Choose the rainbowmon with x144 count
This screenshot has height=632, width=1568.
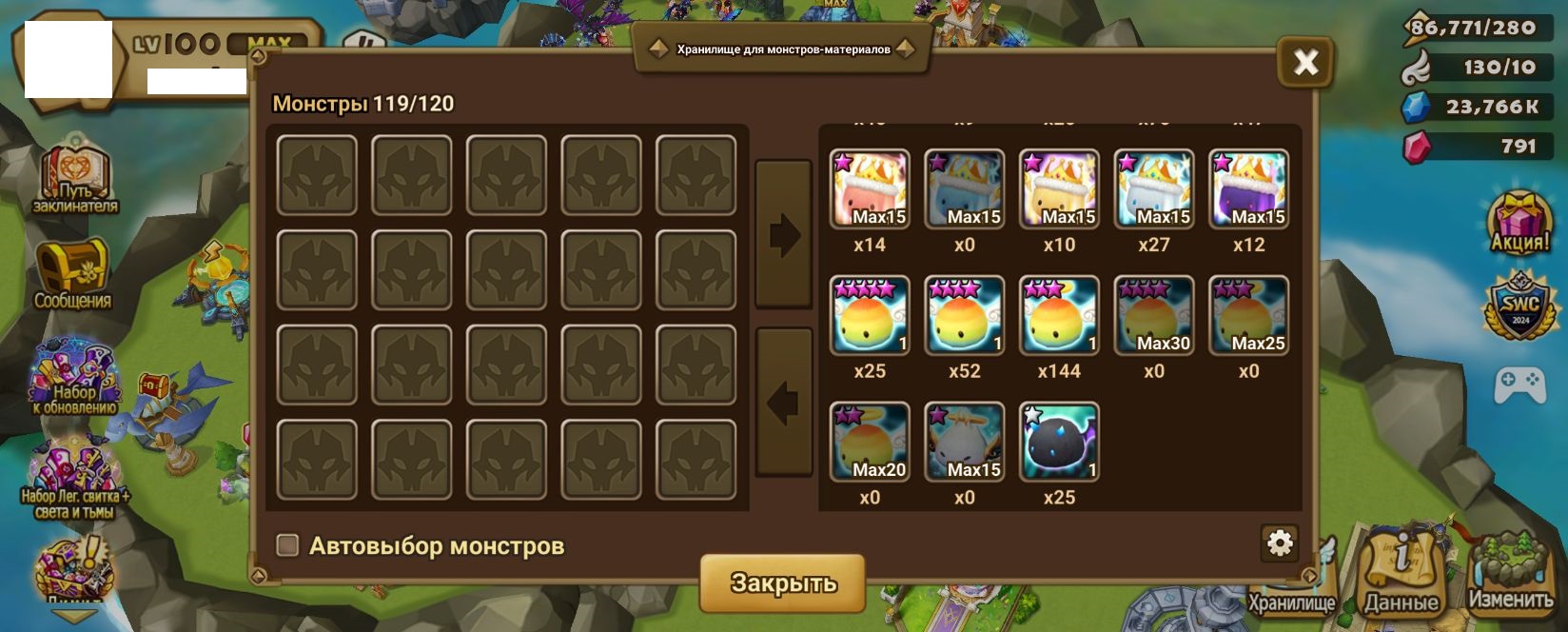[1059, 315]
